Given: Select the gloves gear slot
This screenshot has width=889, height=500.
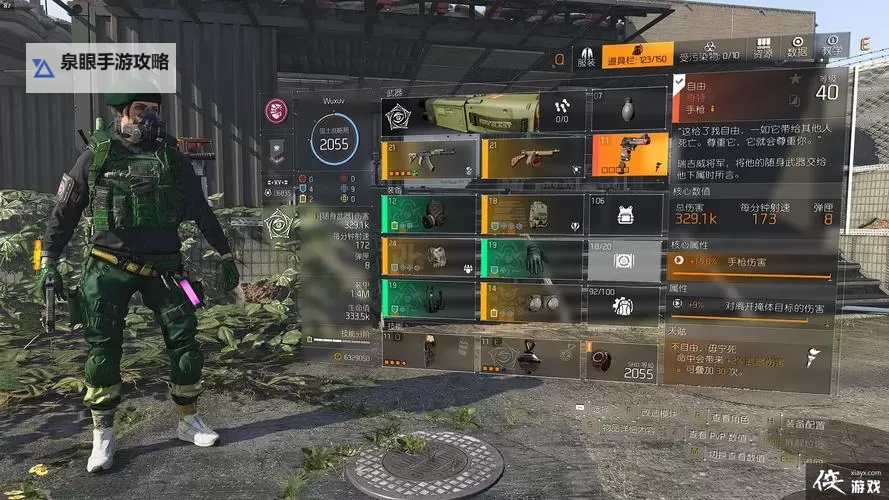Looking at the screenshot, I should click(x=531, y=257).
